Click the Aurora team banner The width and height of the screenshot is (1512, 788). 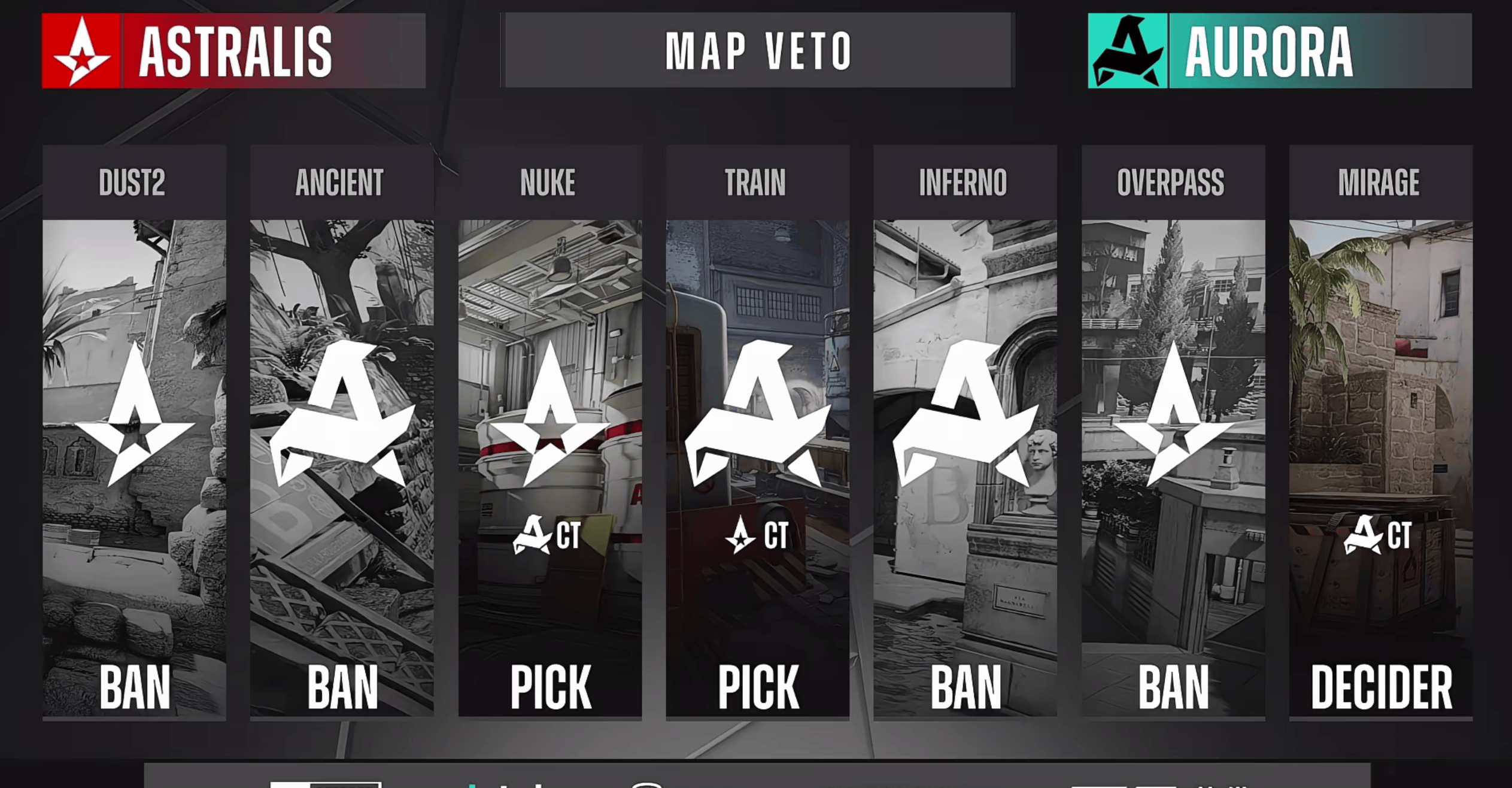(x=1280, y=51)
